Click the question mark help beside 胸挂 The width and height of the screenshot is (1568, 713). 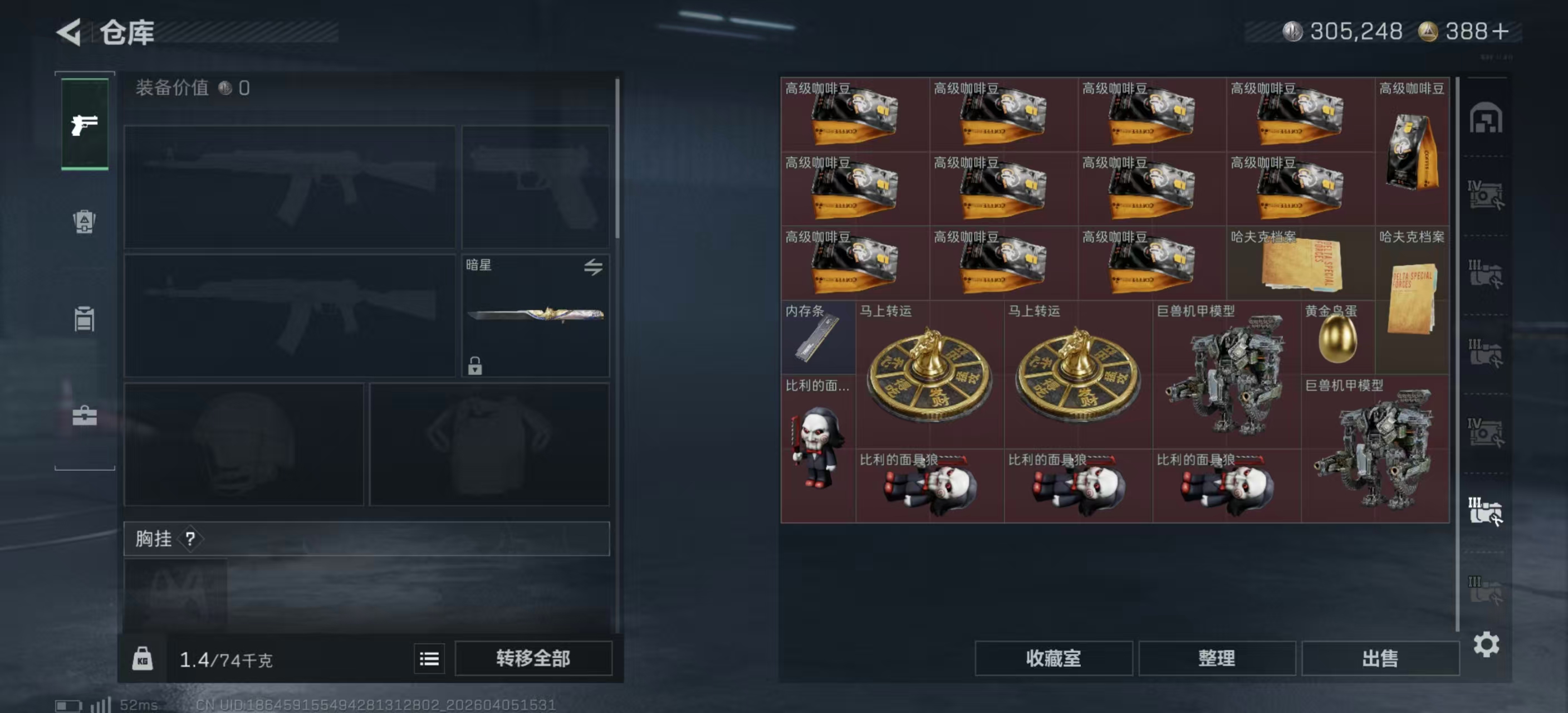[190, 538]
